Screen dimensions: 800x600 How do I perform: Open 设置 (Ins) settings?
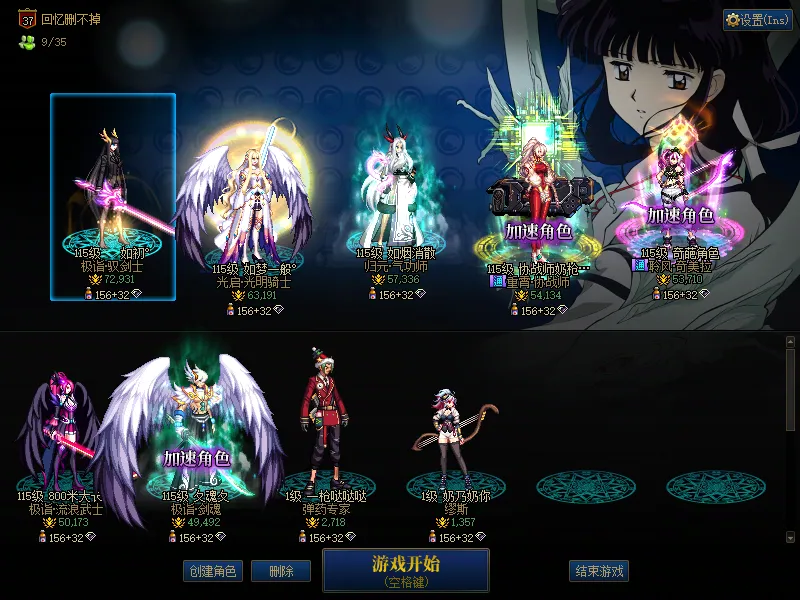pyautogui.click(x=757, y=20)
